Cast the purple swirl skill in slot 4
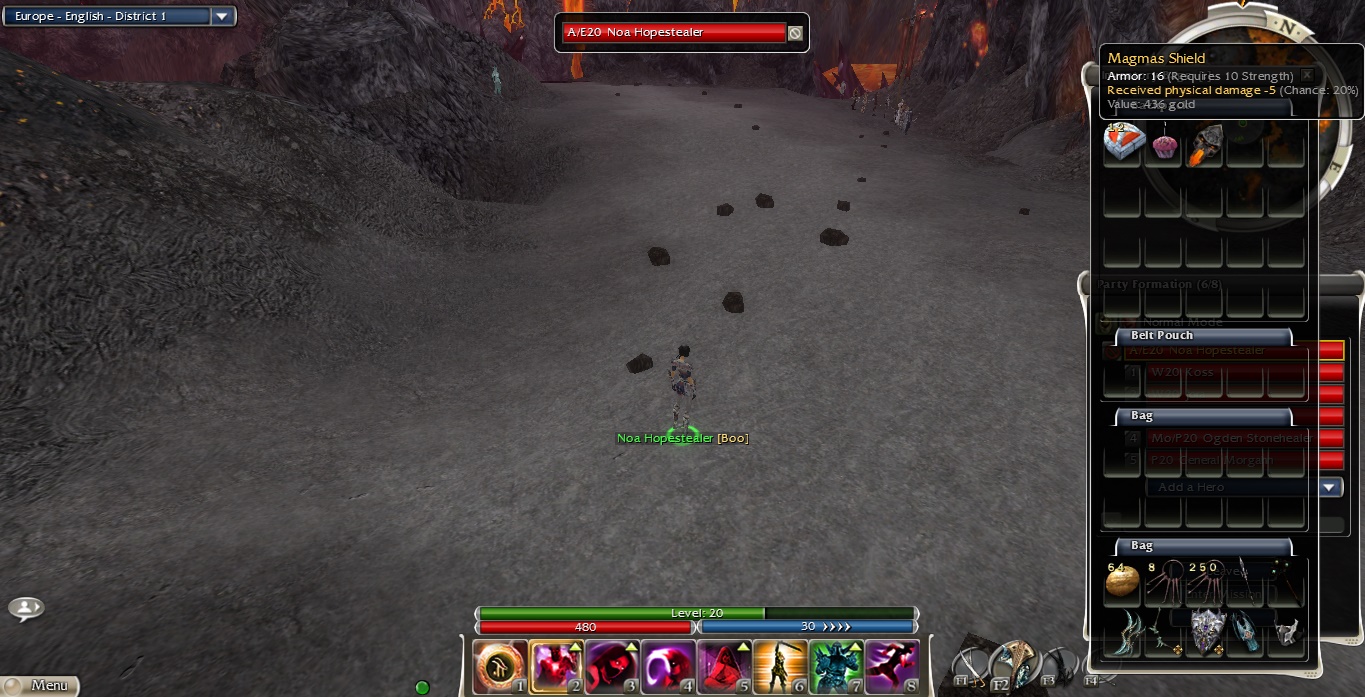 coord(668,667)
